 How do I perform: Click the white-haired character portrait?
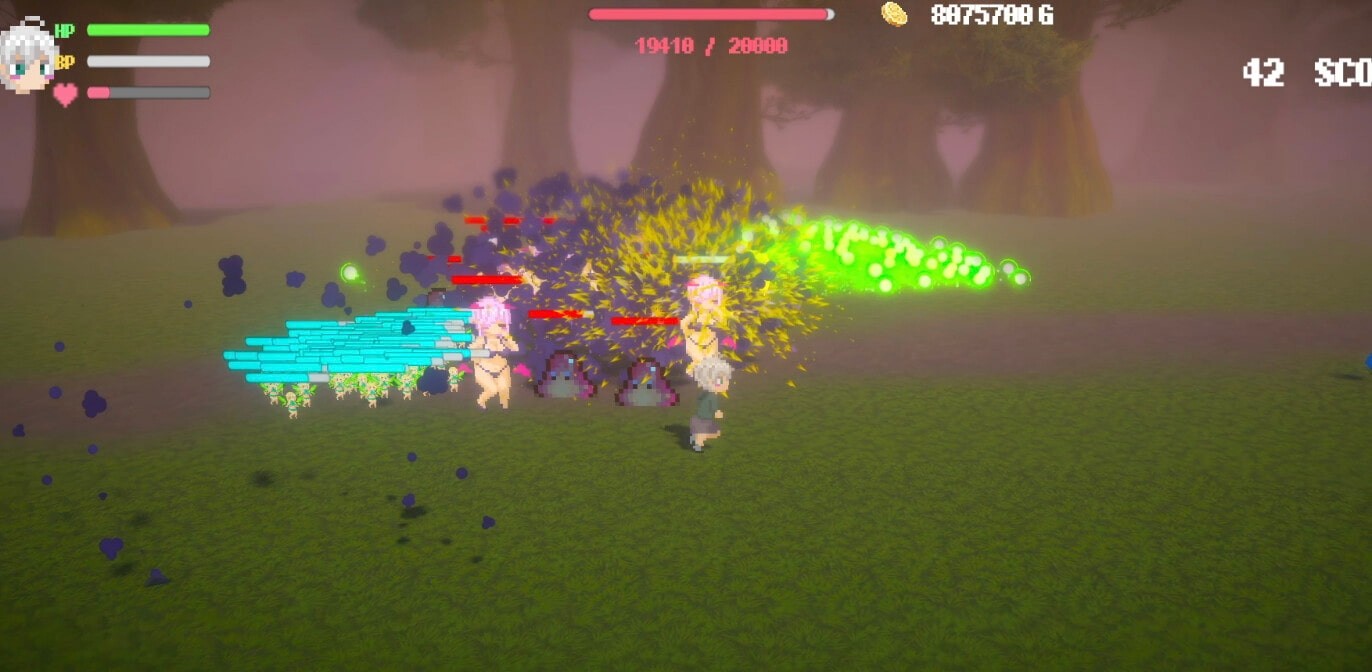27,55
